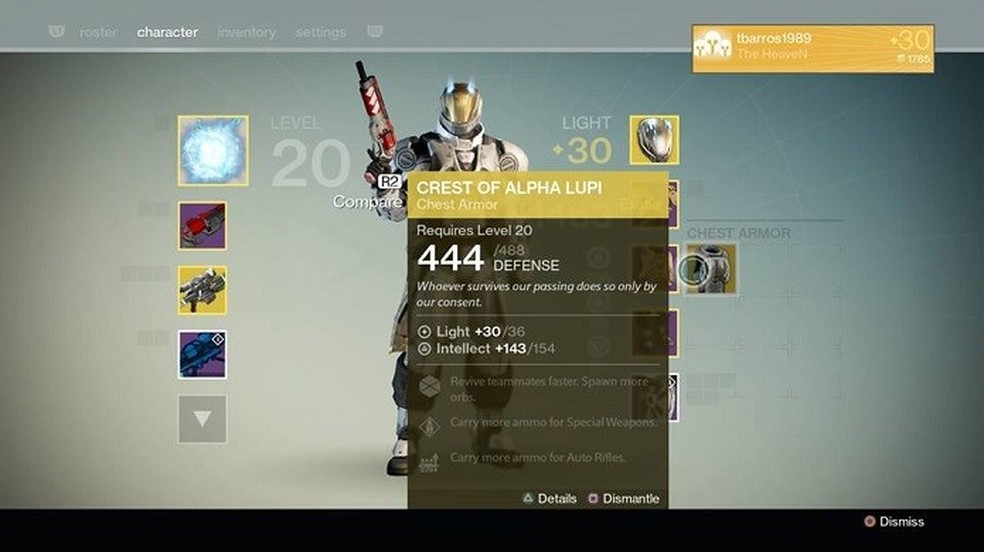
Task: Select the equipped helmet slot
Action: [654, 140]
